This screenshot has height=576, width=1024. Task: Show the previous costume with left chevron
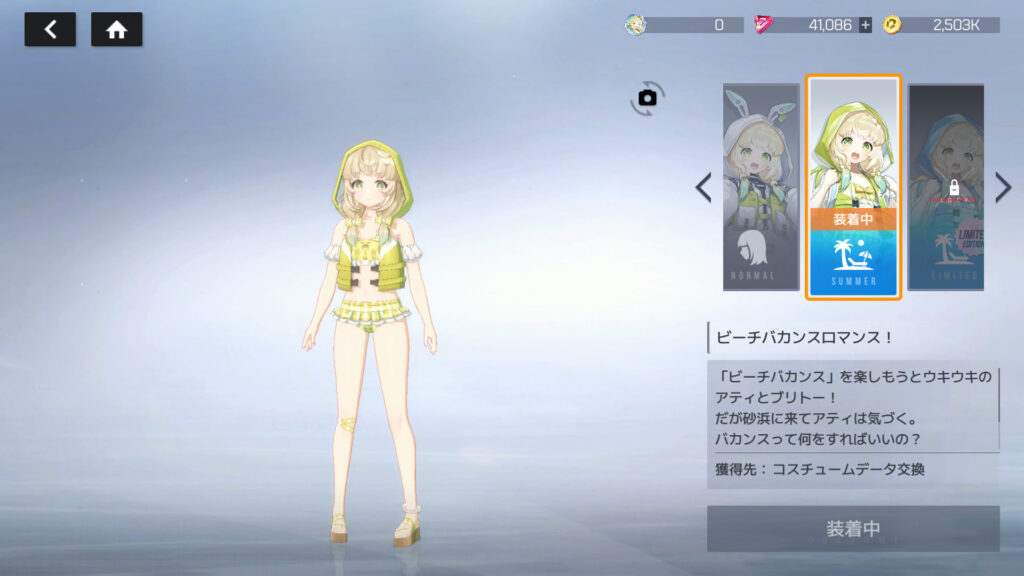click(703, 187)
